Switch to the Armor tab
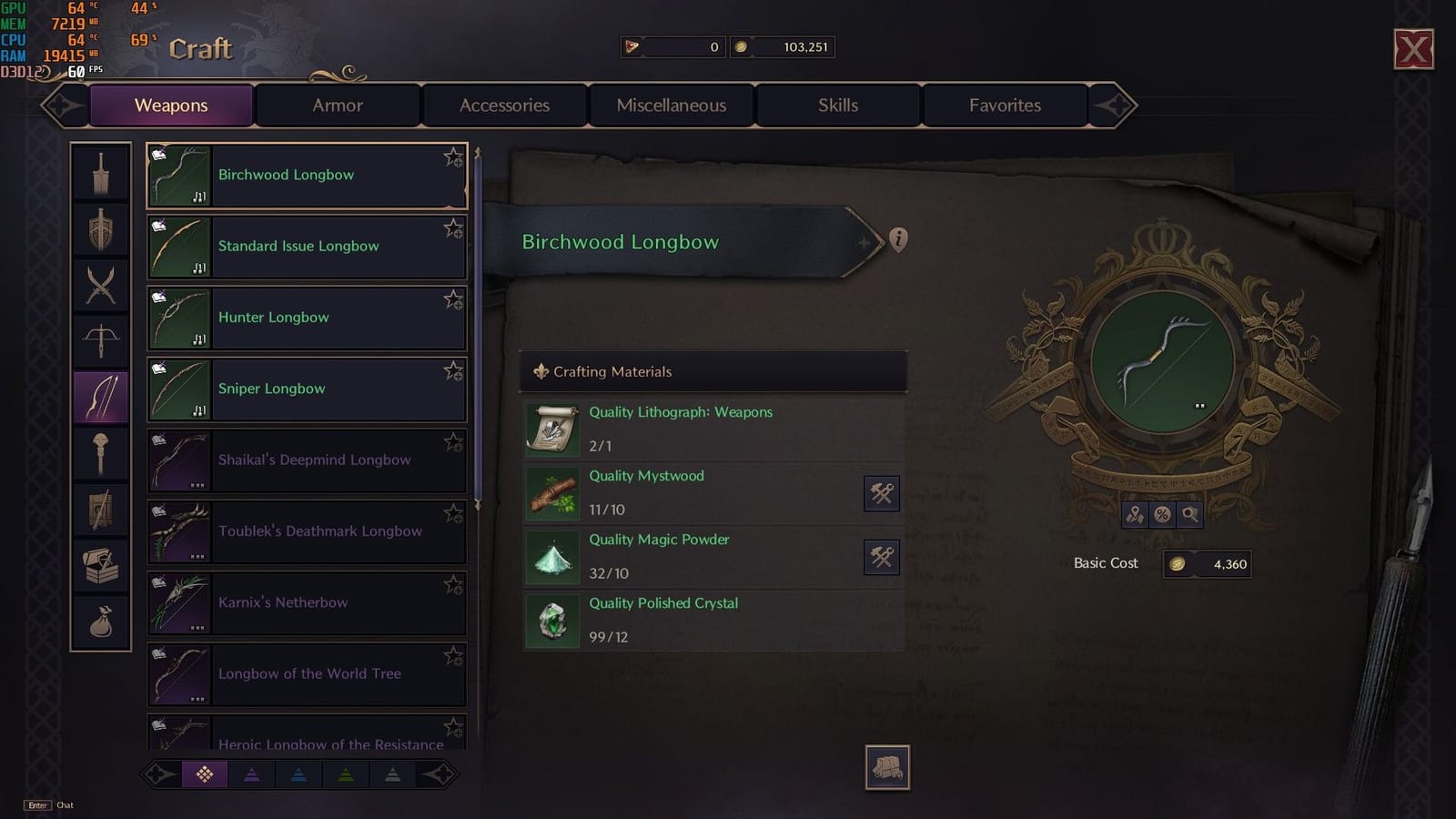This screenshot has height=819, width=1456. point(337,105)
